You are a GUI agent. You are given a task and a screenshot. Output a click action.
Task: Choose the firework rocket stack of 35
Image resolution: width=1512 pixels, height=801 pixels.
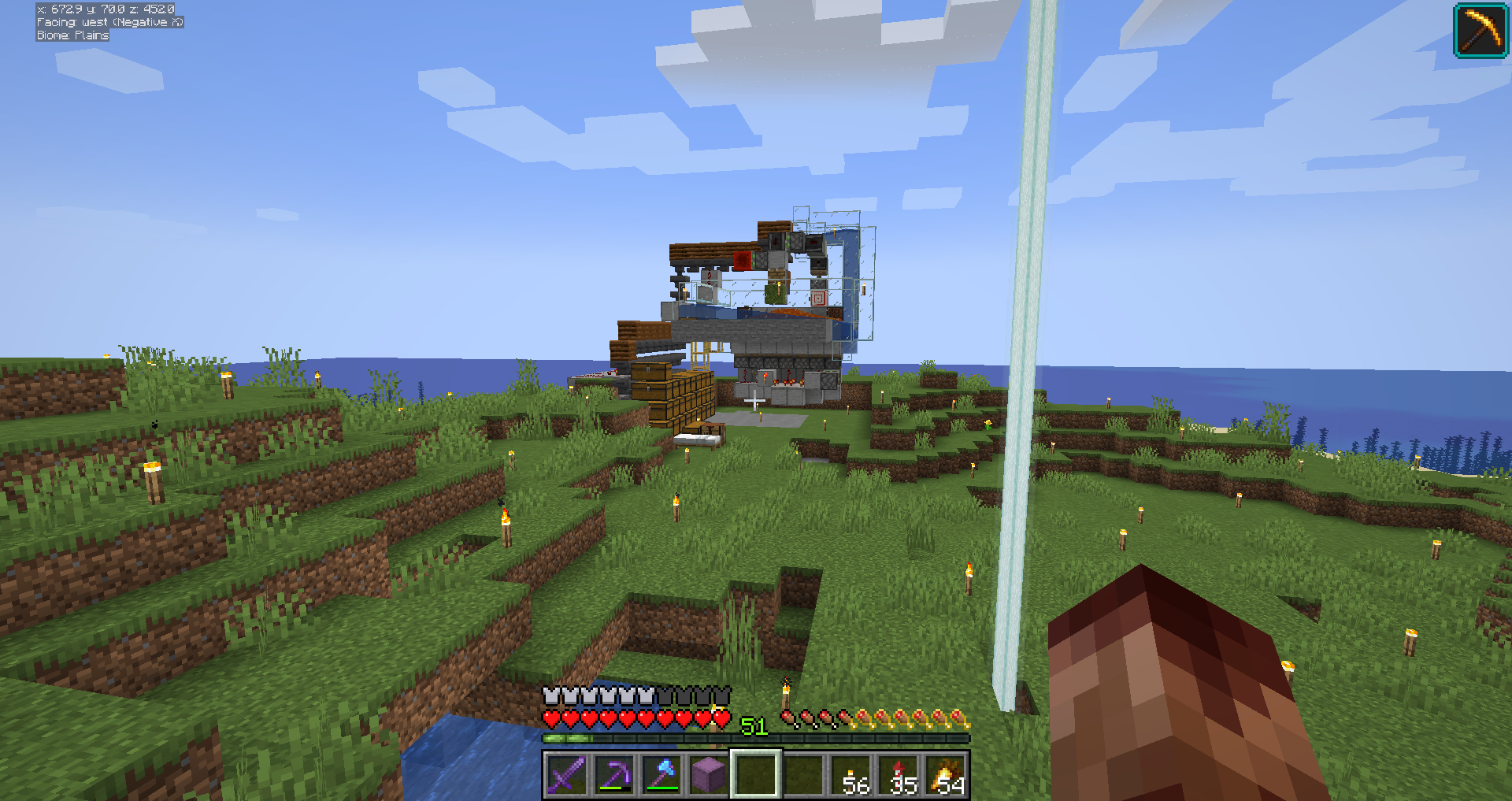click(x=899, y=775)
